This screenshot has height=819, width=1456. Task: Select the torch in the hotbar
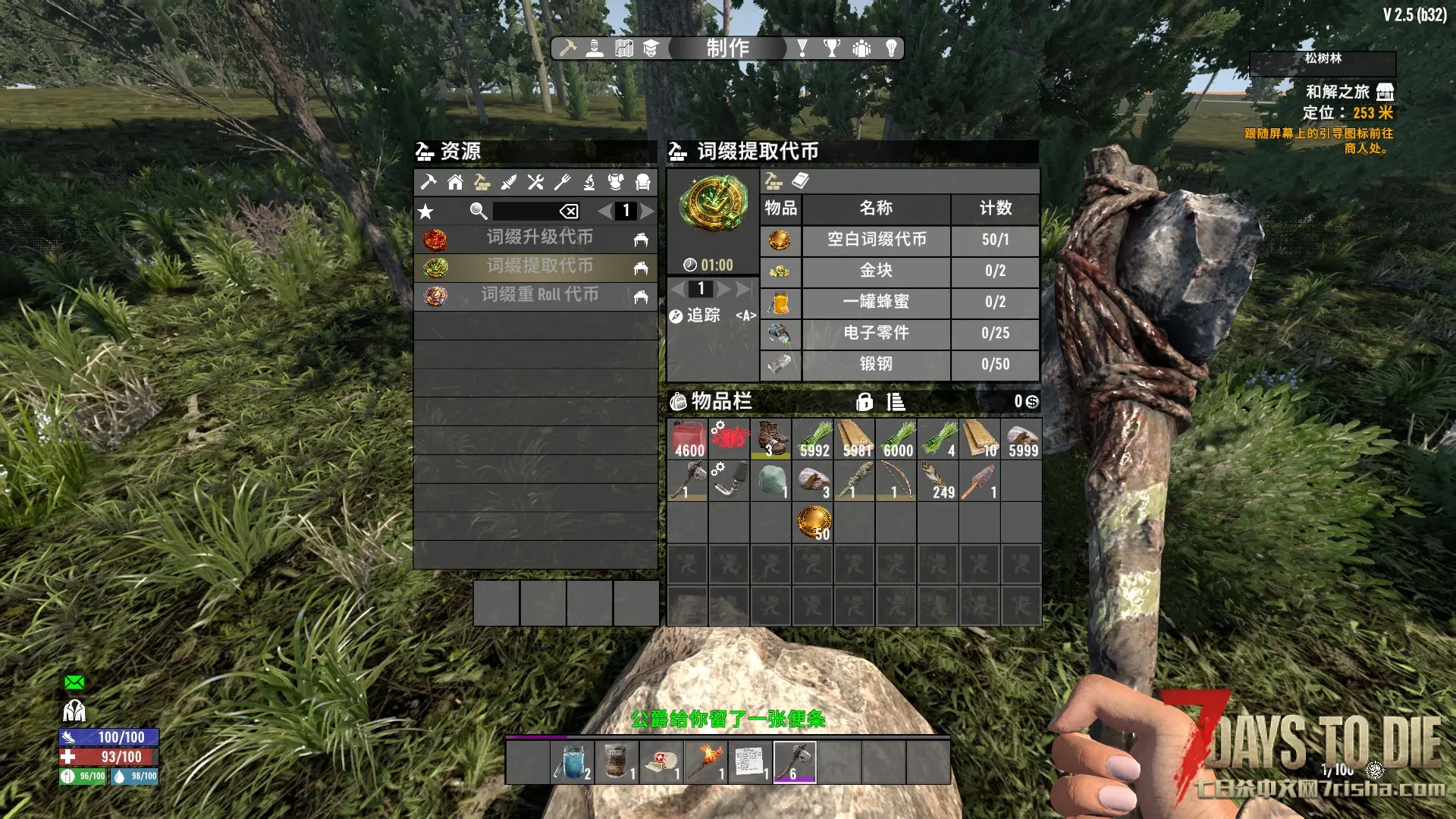tap(705, 761)
